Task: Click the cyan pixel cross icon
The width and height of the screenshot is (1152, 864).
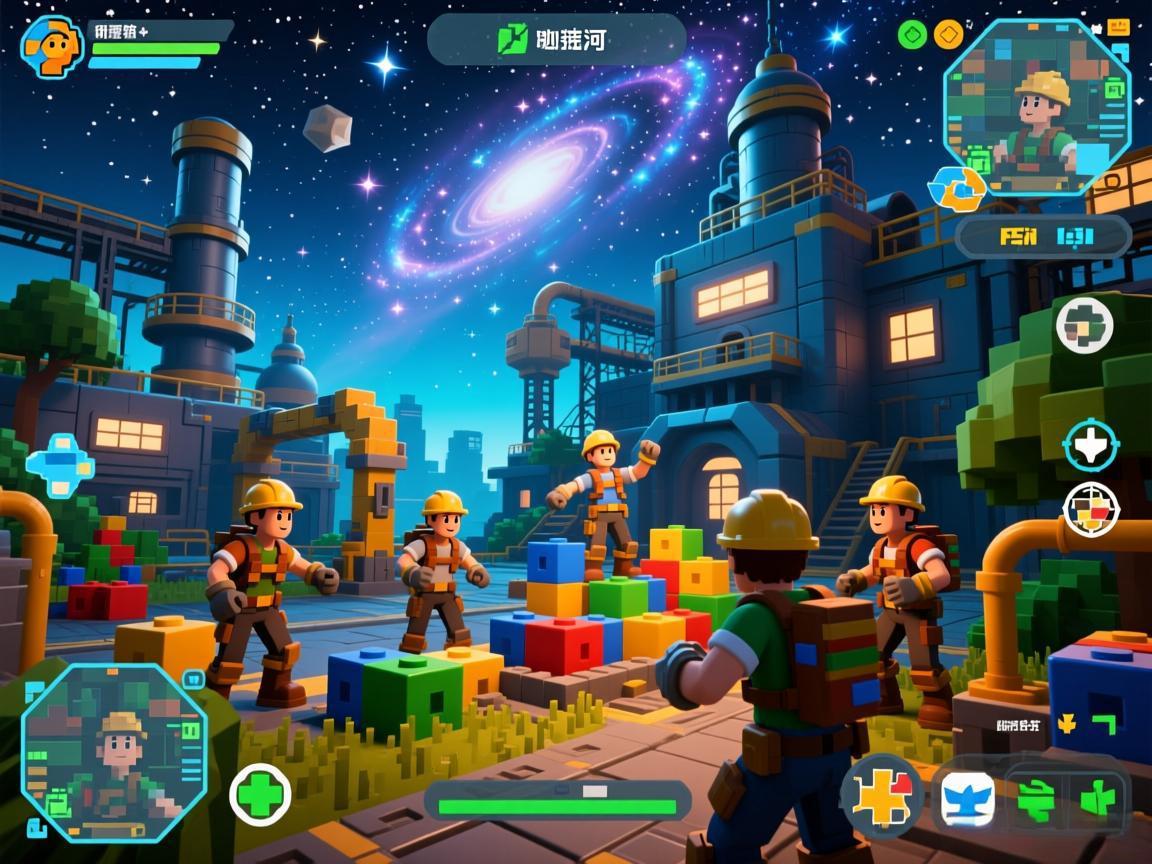Action: (60, 465)
